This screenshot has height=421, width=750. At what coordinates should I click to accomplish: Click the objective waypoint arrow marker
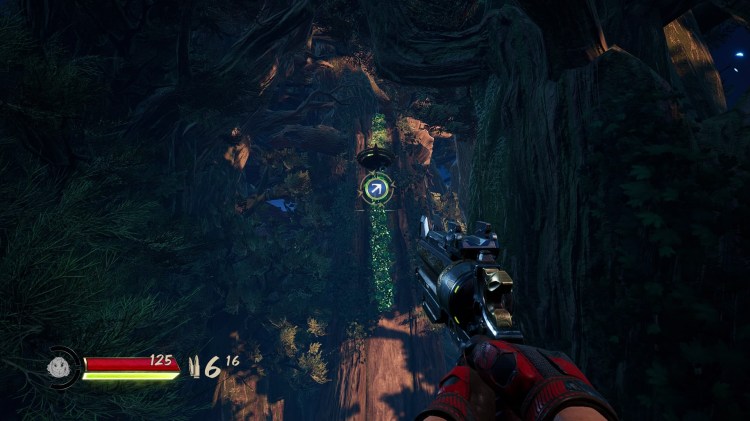click(x=377, y=186)
